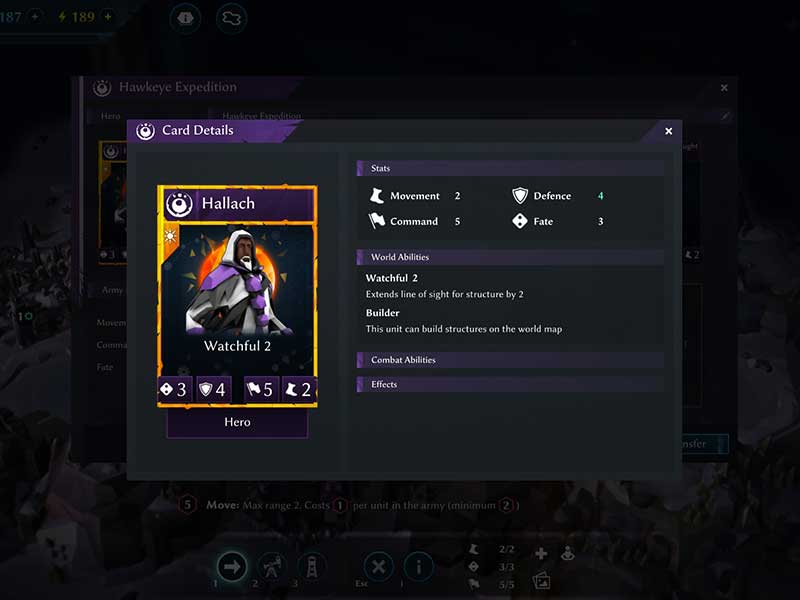Click the plus icon in the bottom bar
The width and height of the screenshot is (800, 600).
541,554
